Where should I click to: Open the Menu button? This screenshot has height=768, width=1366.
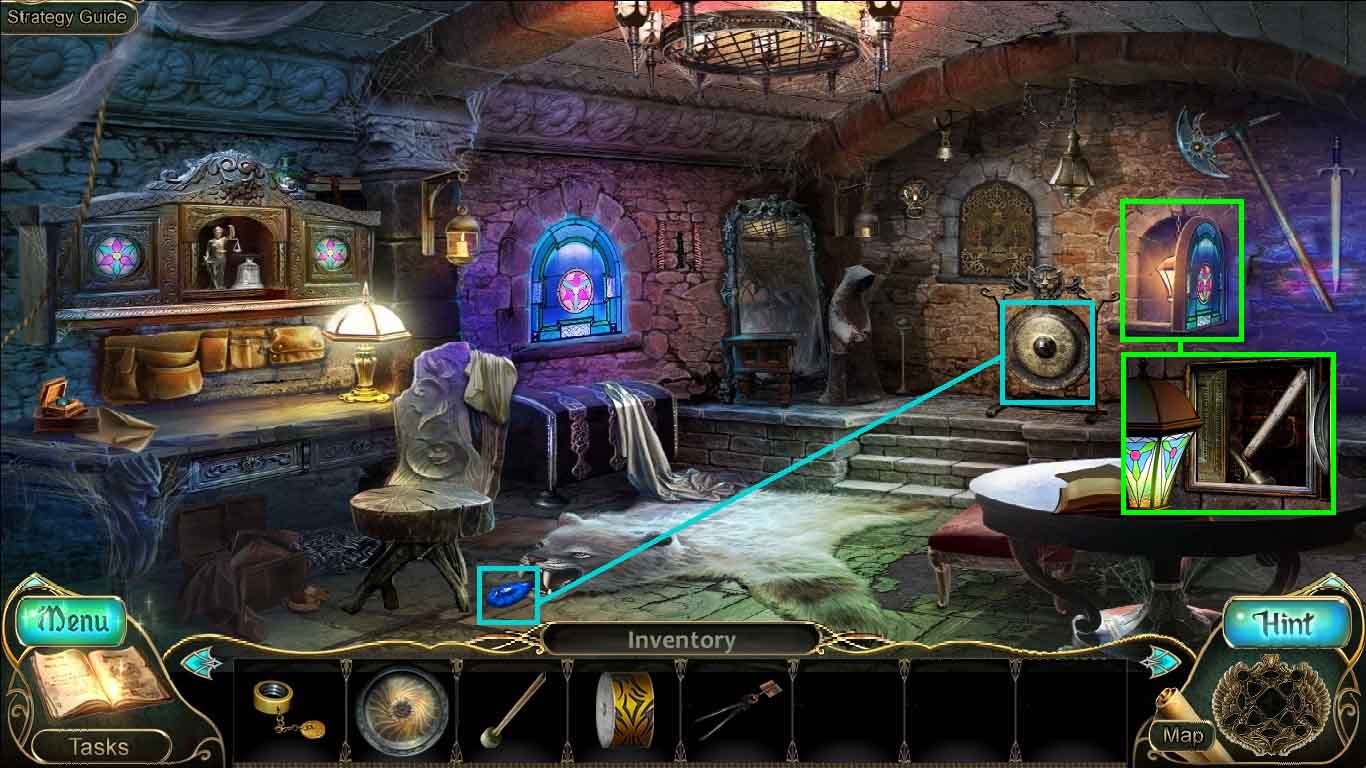pos(70,621)
